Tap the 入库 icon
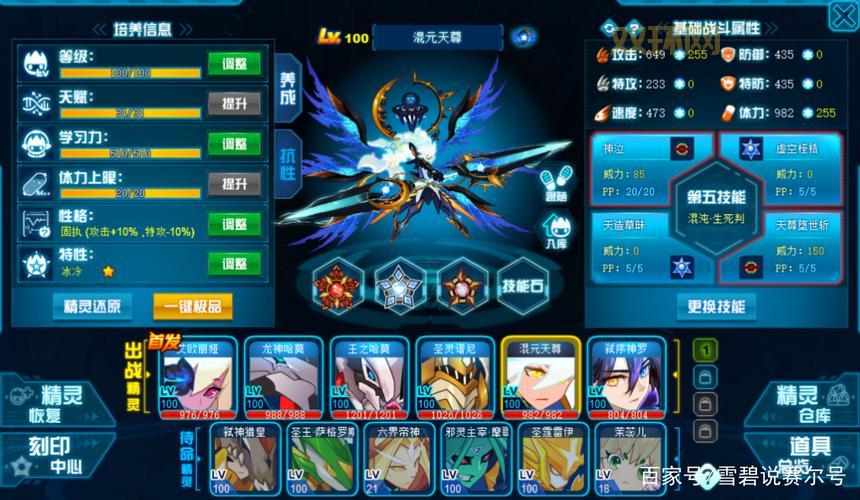 [x=557, y=231]
